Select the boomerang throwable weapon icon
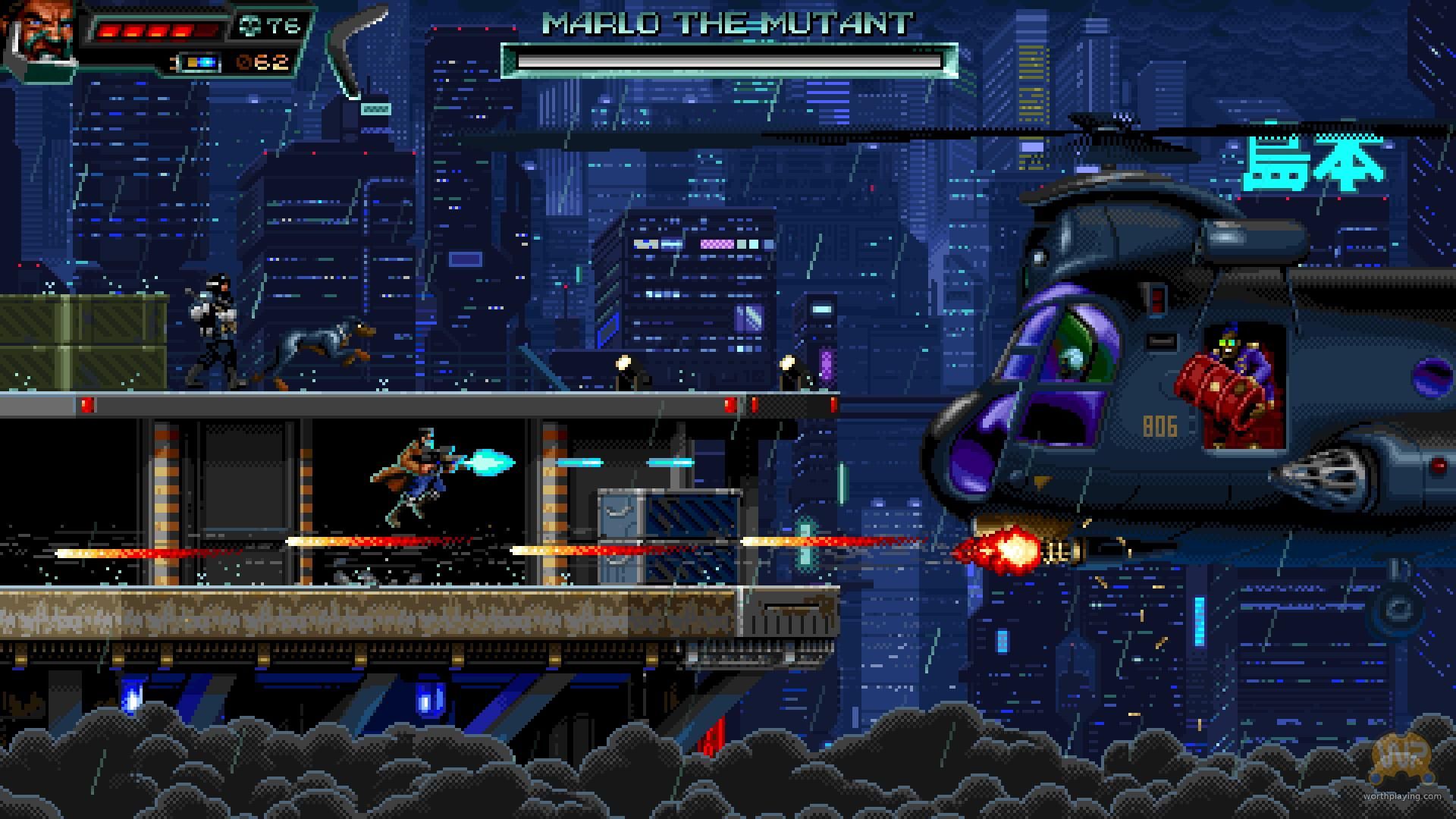1456x819 pixels. click(x=352, y=53)
